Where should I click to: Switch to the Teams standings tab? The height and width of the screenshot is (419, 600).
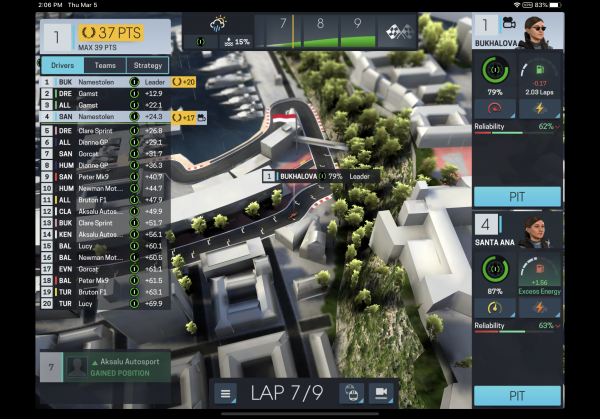pos(105,65)
